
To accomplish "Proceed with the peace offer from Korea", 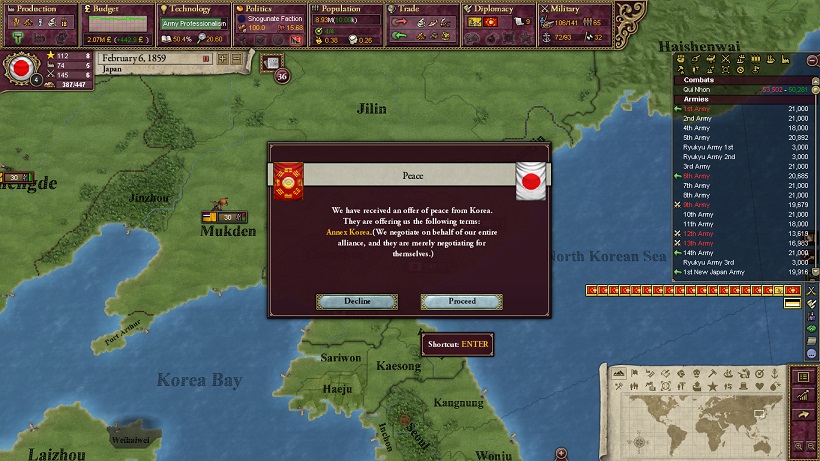I will coord(462,301).
